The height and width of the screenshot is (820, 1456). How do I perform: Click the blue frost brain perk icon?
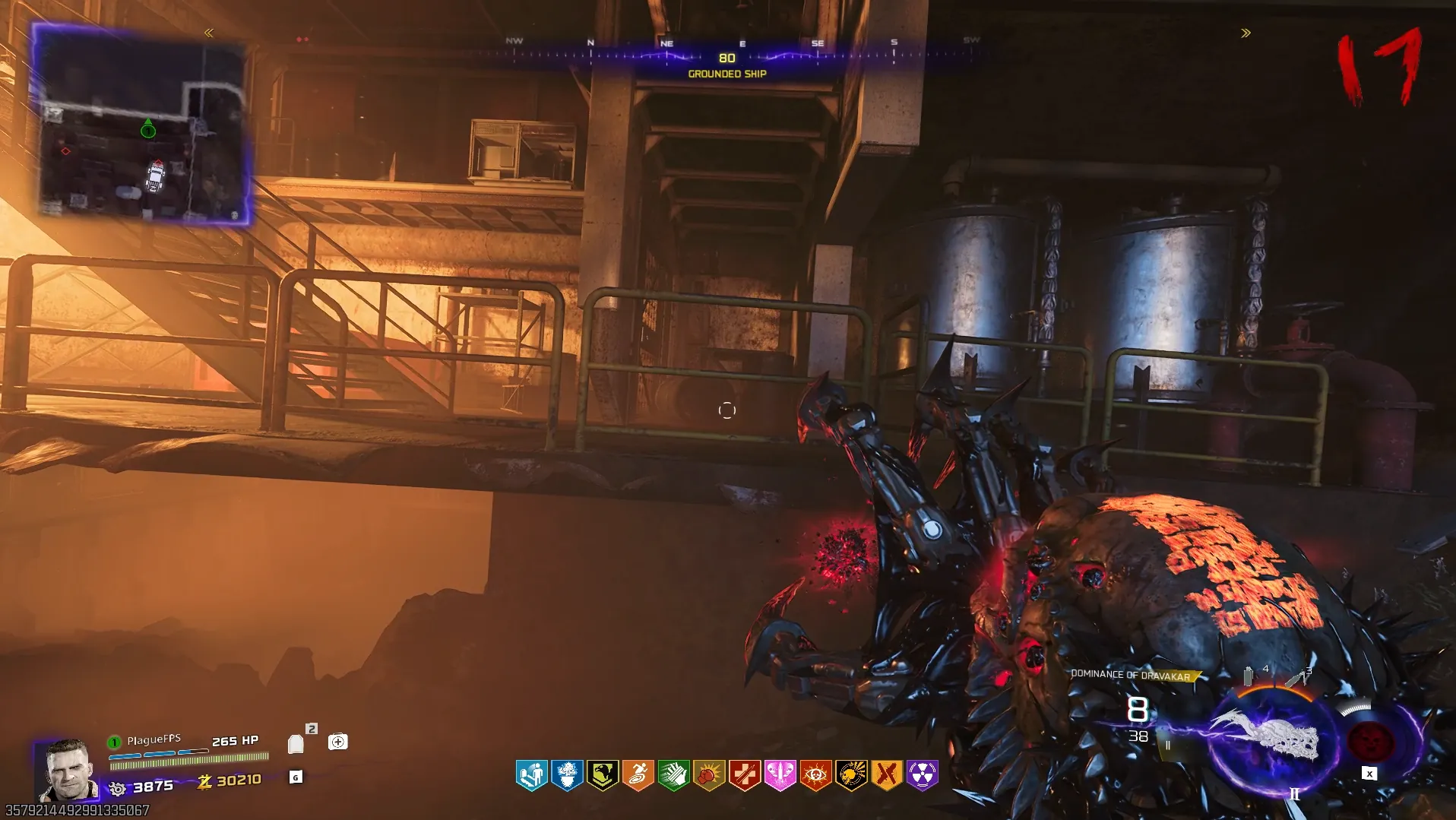click(x=567, y=775)
